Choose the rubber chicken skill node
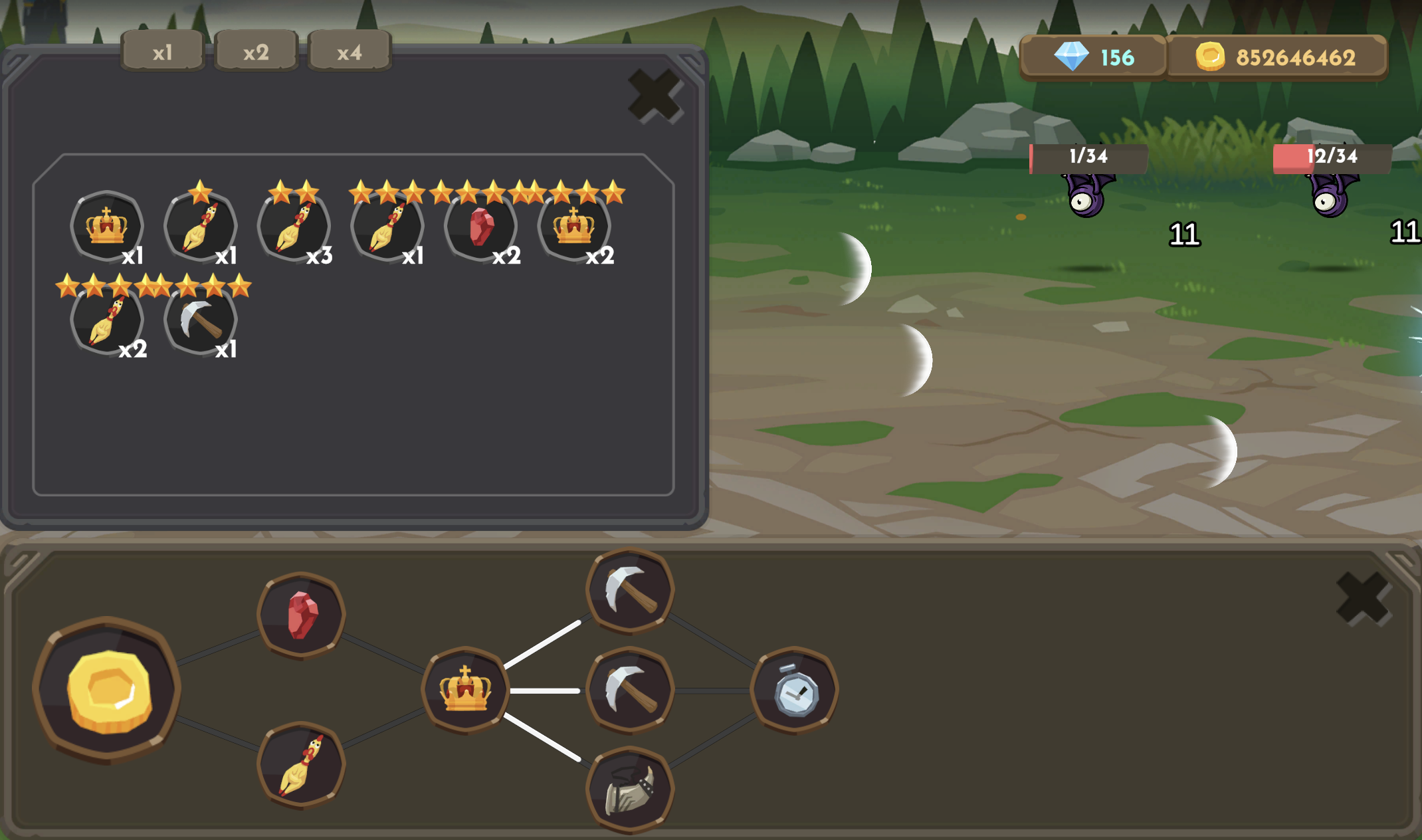Viewport: 1422px width, 840px height. (301, 766)
